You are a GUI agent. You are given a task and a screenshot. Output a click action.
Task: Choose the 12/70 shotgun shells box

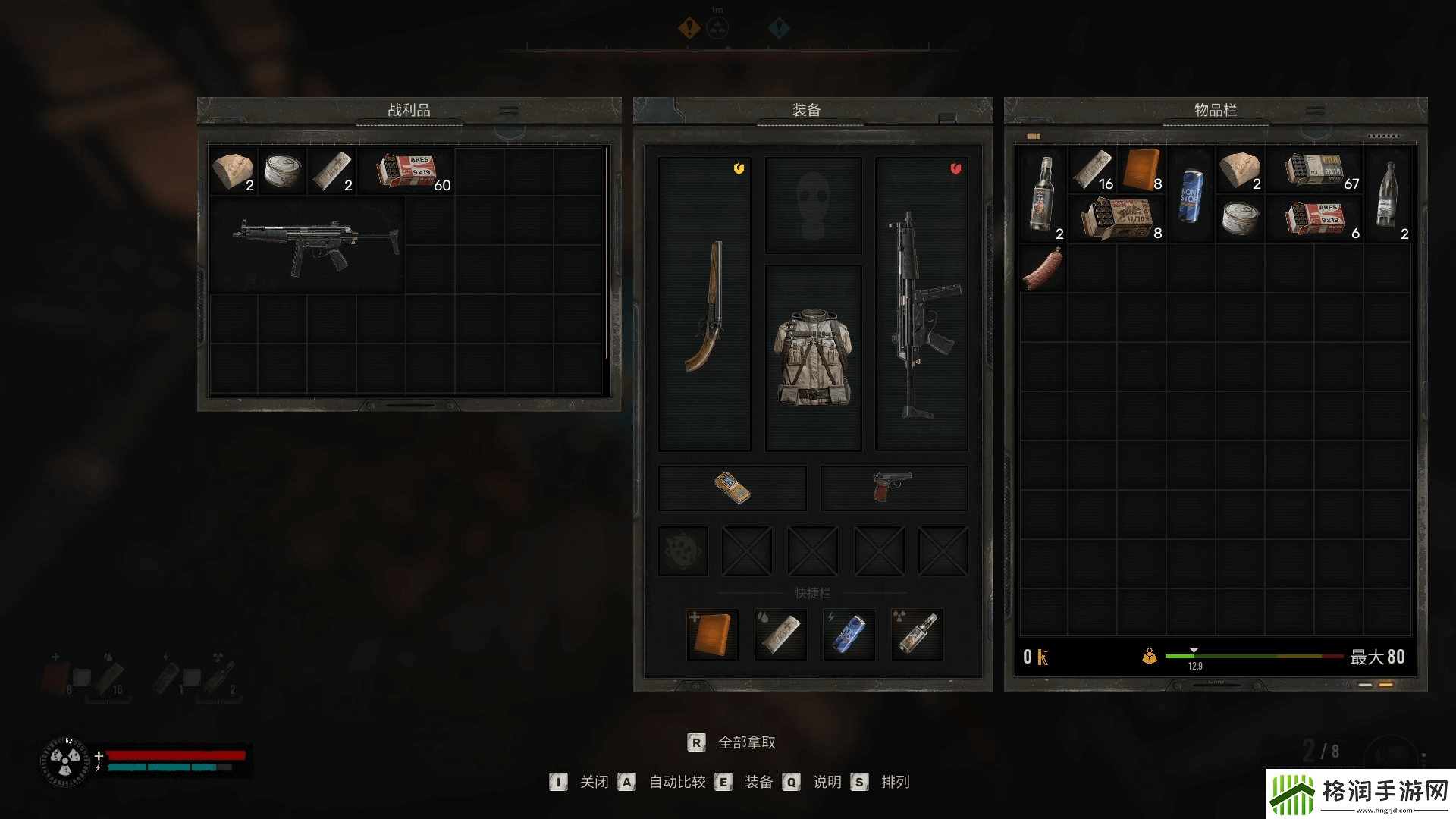tap(1117, 219)
